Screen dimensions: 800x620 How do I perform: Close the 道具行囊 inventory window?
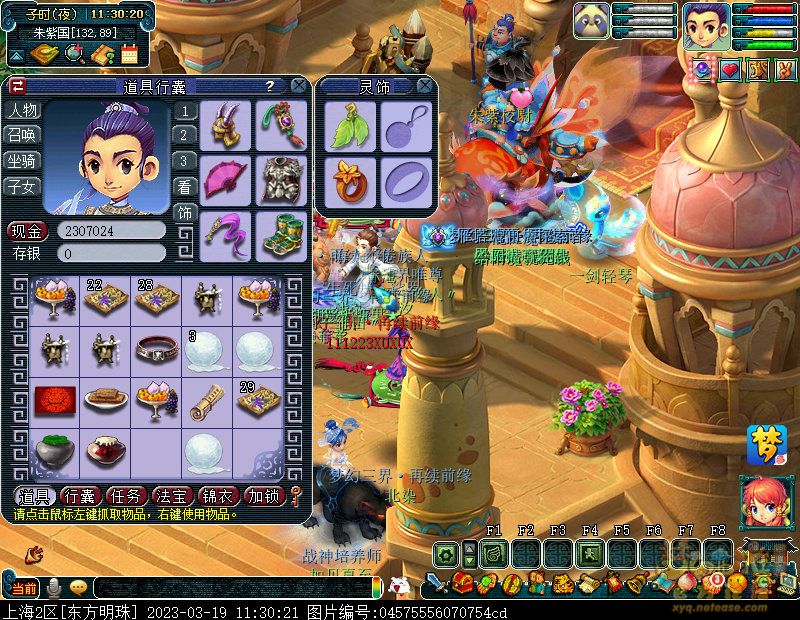point(298,86)
